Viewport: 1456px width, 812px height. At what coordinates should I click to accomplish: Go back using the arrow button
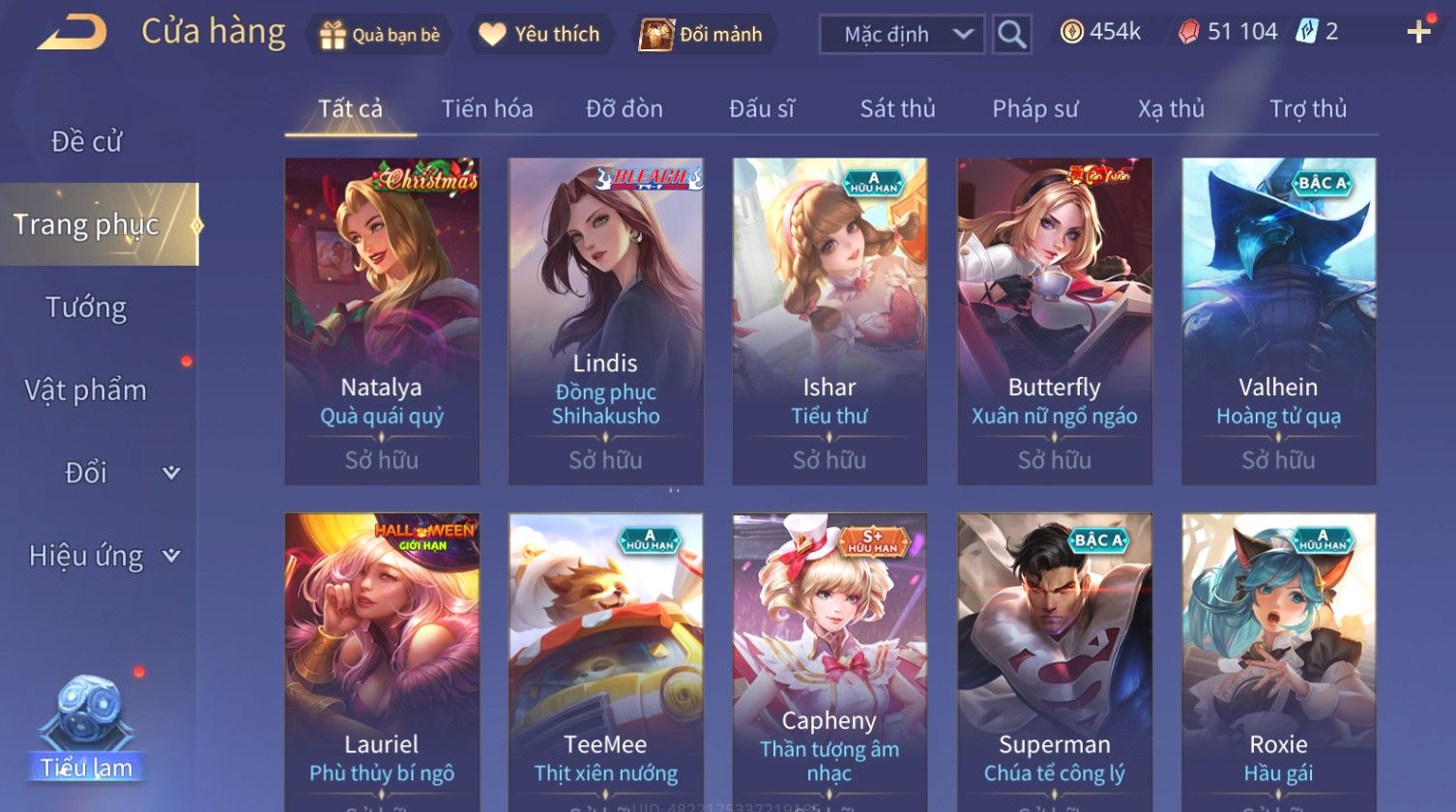[x=72, y=33]
